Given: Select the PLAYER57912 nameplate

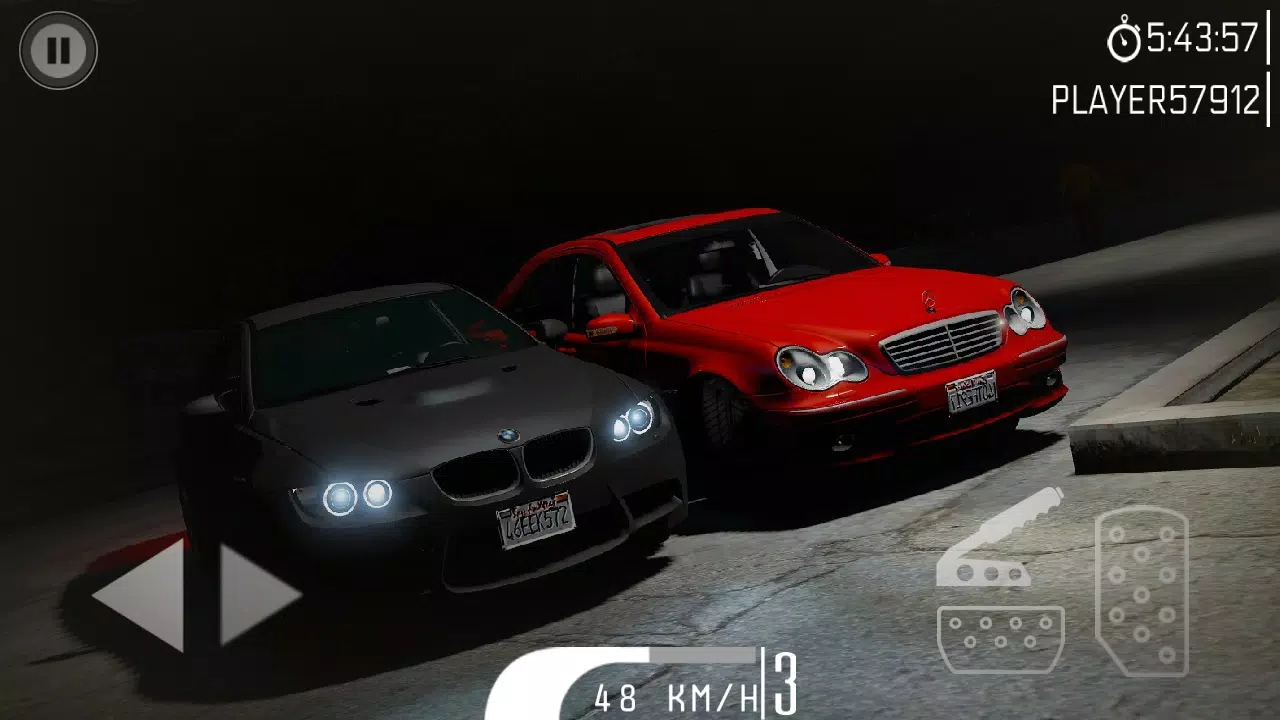Looking at the screenshot, I should pos(1155,97).
